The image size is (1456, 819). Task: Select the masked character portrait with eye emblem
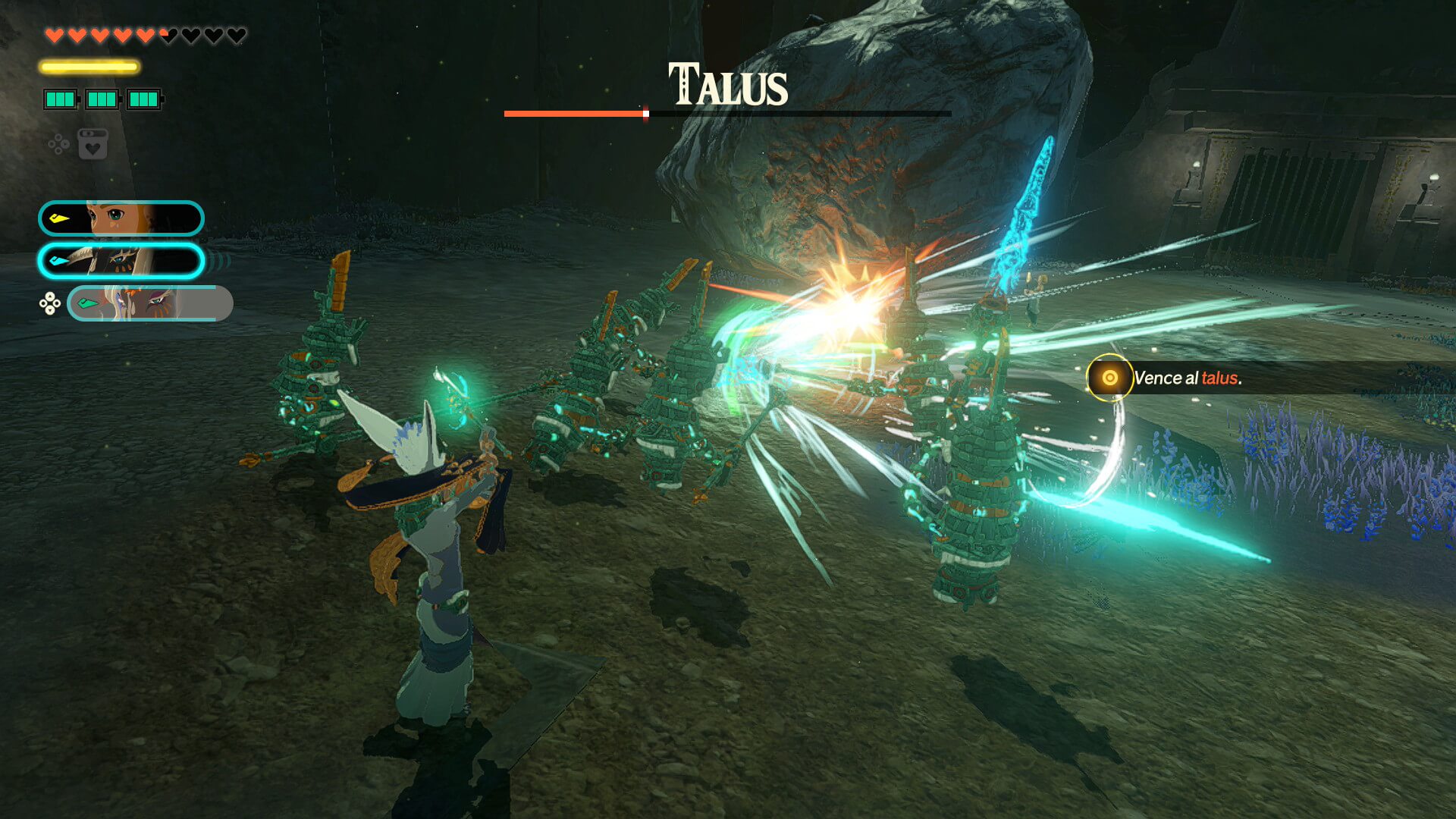pos(121,261)
